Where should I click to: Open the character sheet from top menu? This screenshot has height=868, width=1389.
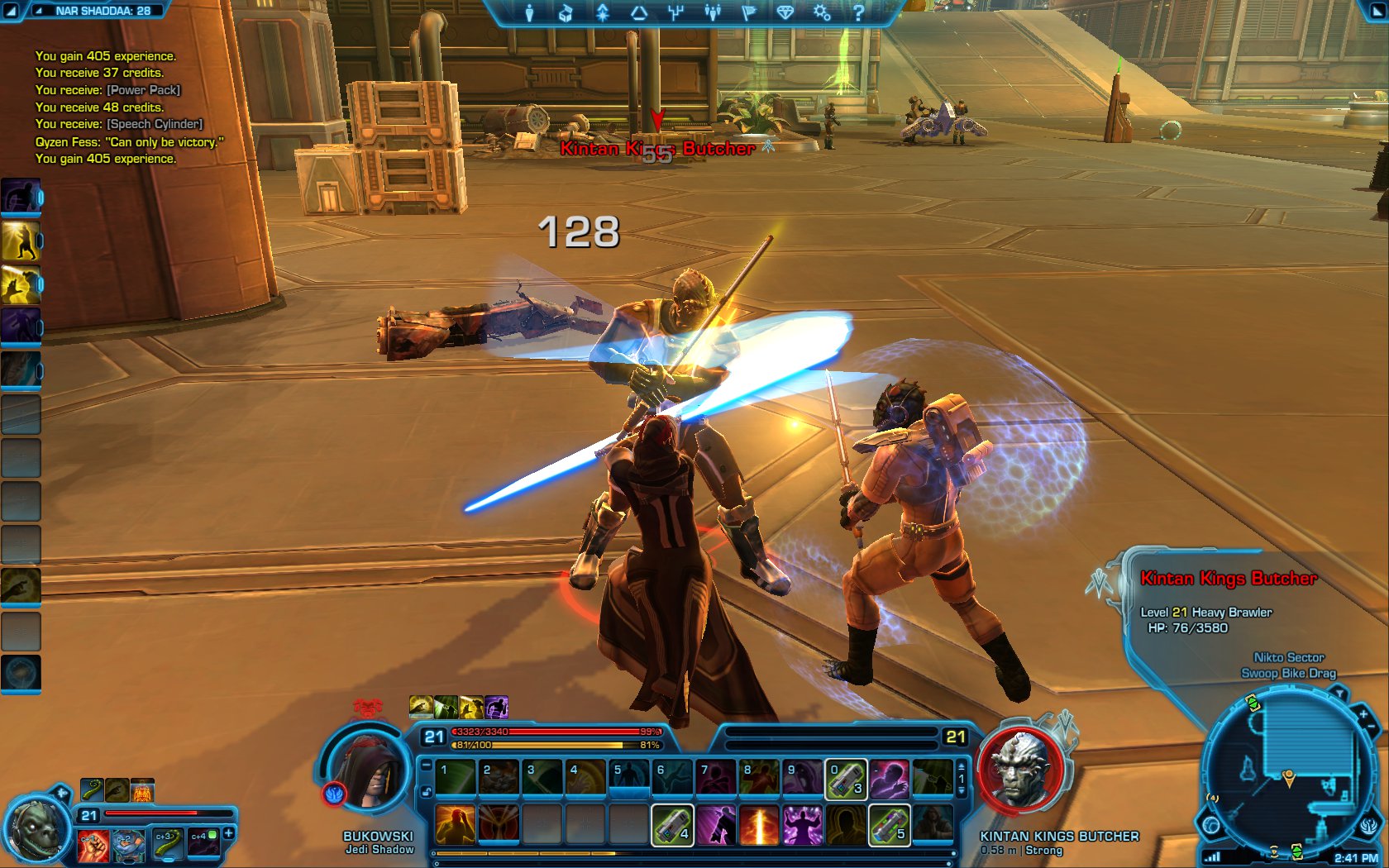(x=530, y=12)
